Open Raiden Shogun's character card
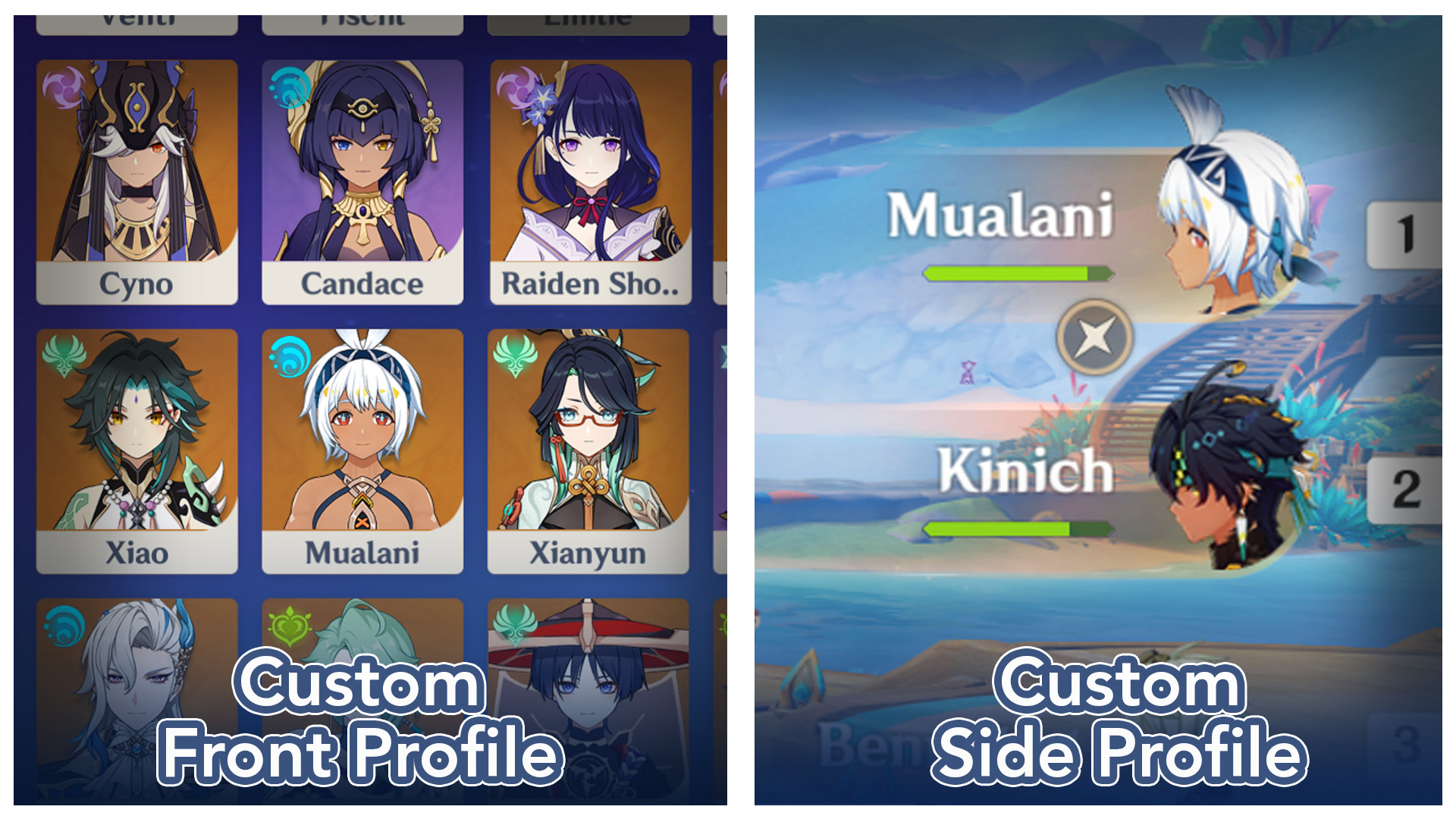This screenshot has width=1456, height=819. (x=590, y=167)
